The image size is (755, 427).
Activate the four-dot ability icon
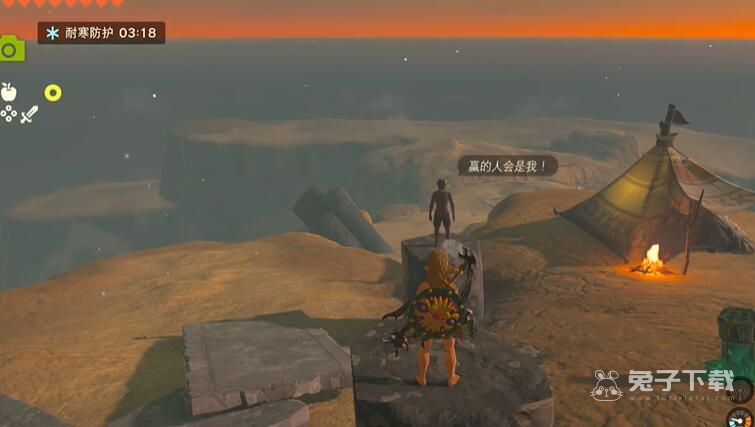[x=9, y=114]
